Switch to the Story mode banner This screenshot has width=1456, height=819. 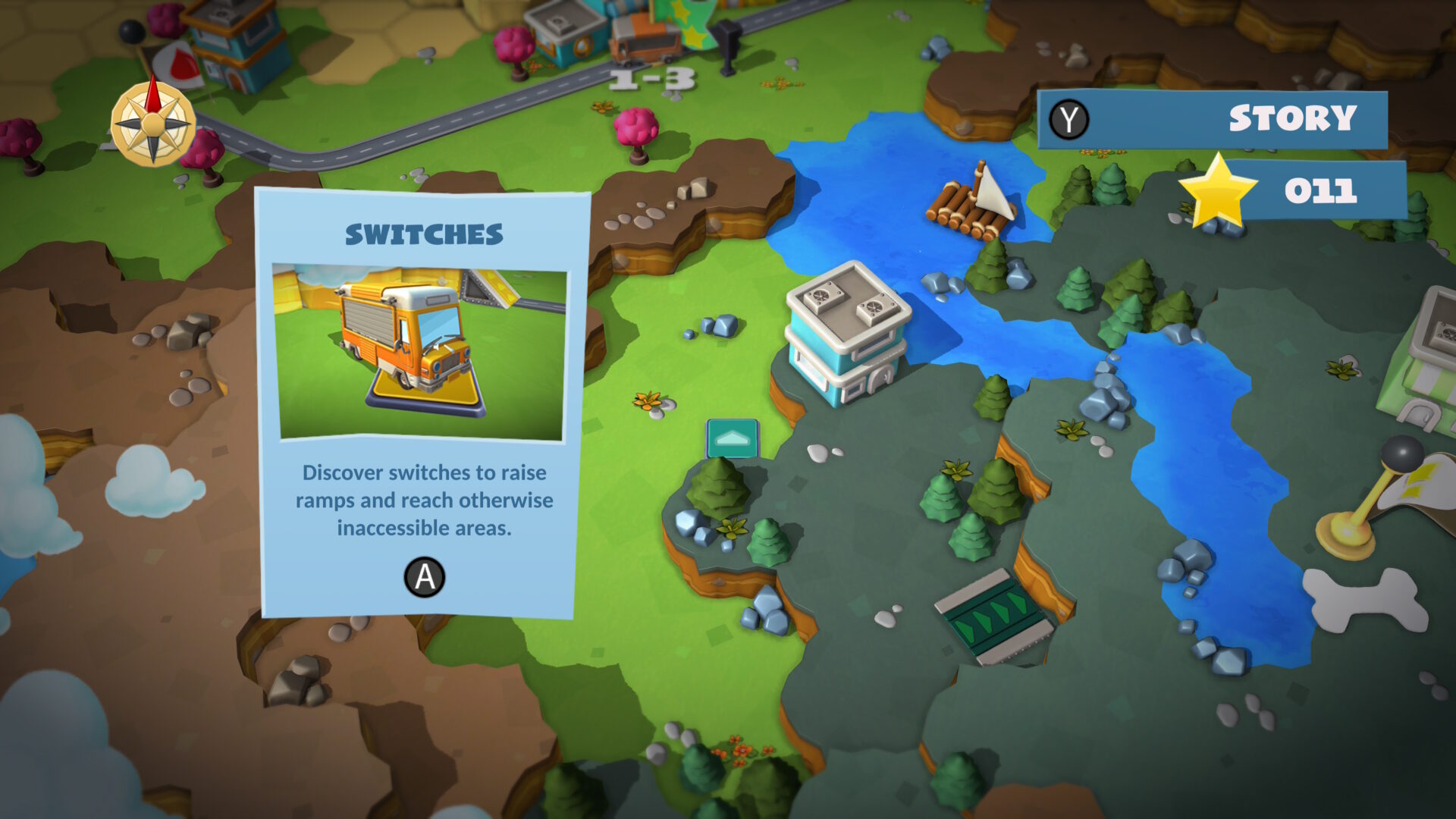click(x=1212, y=118)
